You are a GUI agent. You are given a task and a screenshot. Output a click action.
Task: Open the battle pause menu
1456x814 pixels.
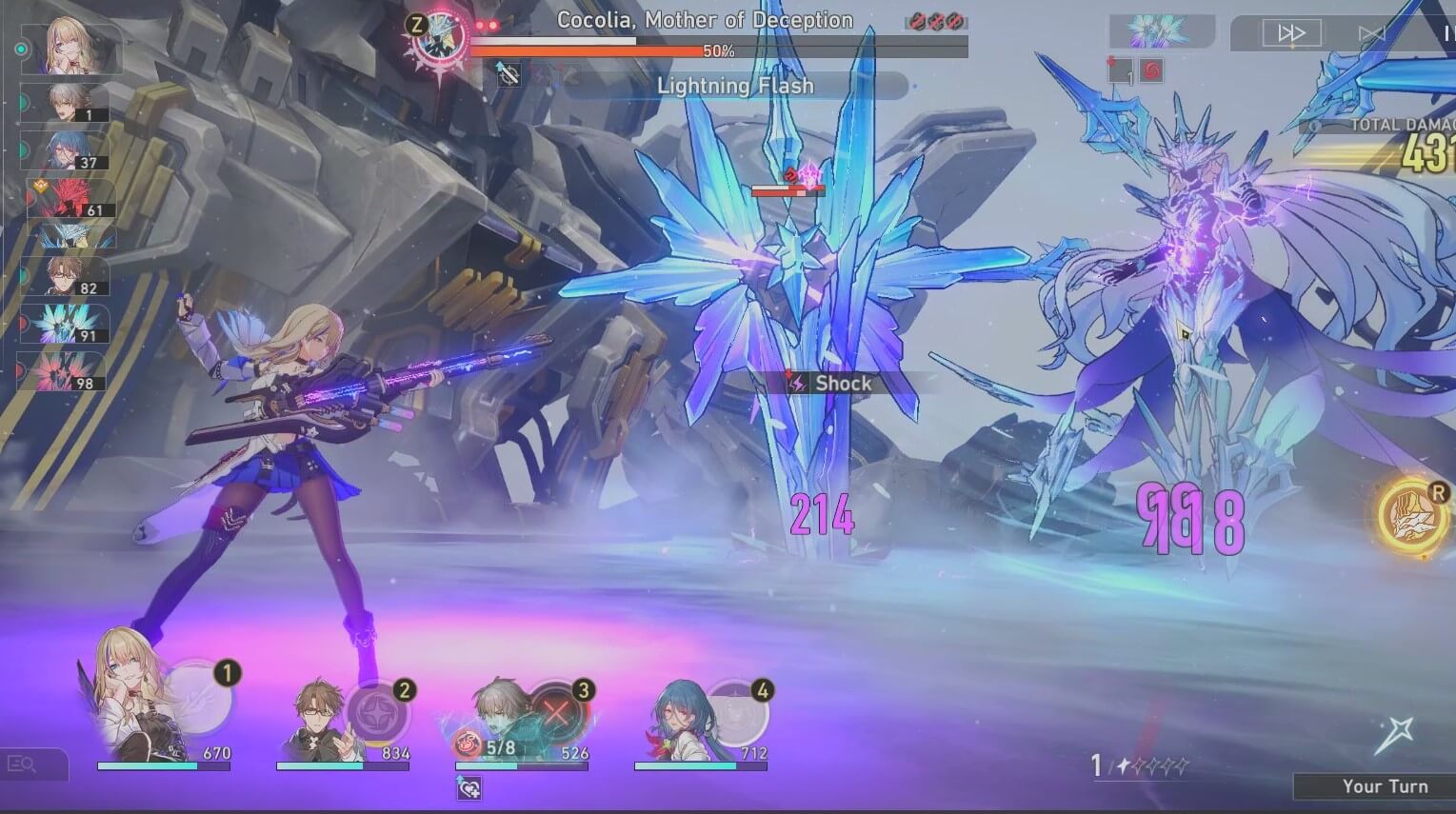[x=1449, y=31]
